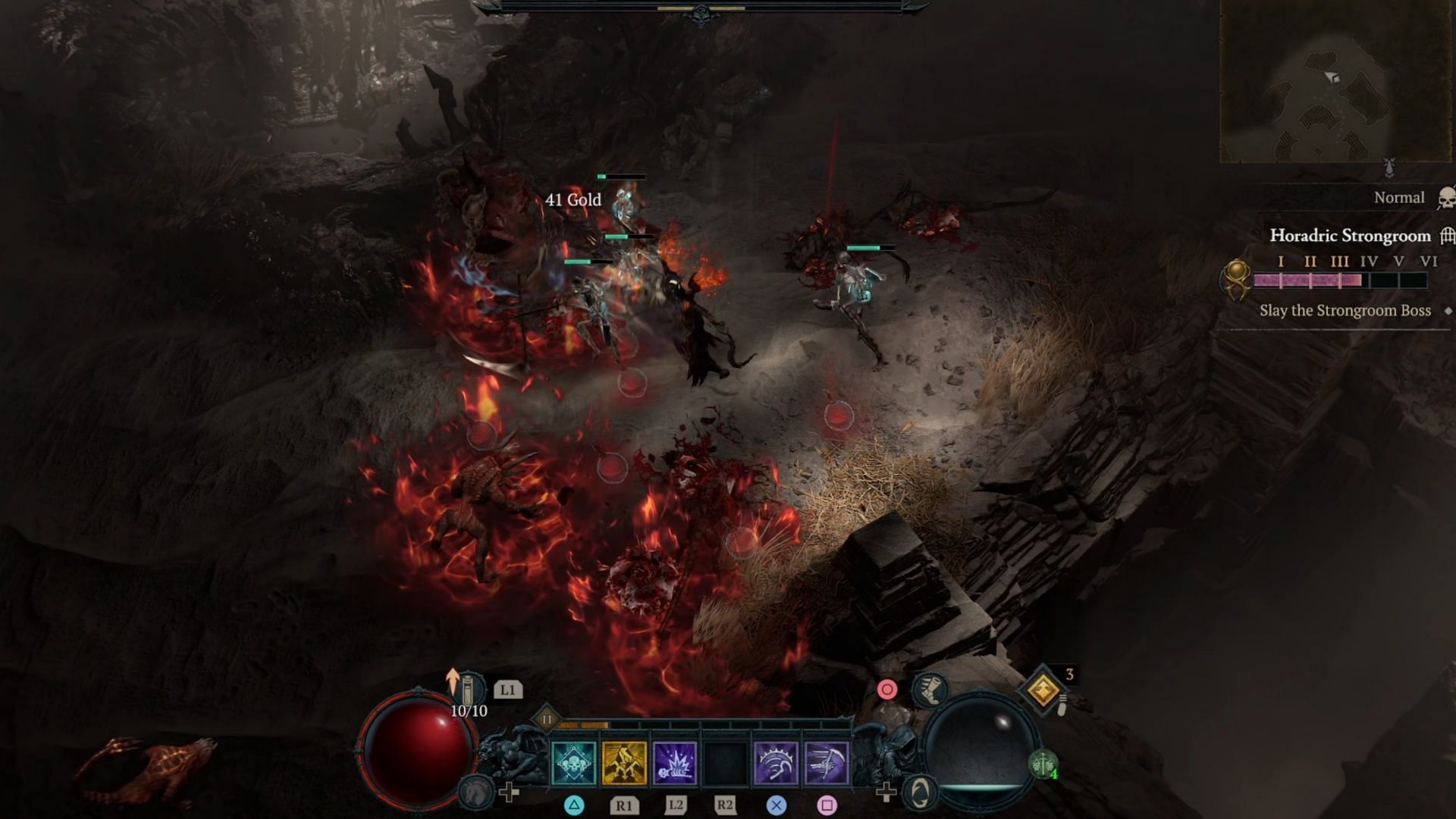The width and height of the screenshot is (1456, 819).
Task: Drink the healing potion
Action: (469, 689)
